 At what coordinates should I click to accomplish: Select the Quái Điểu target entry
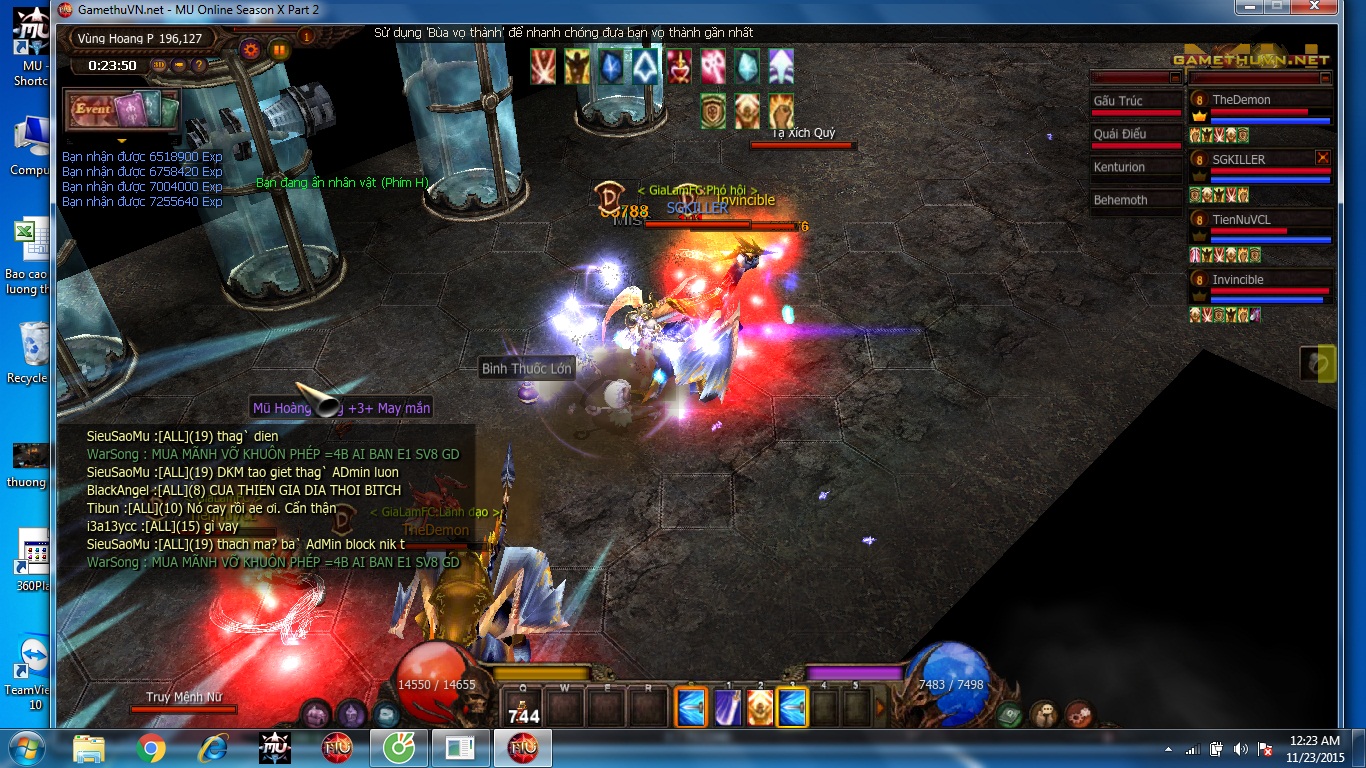tap(1135, 134)
